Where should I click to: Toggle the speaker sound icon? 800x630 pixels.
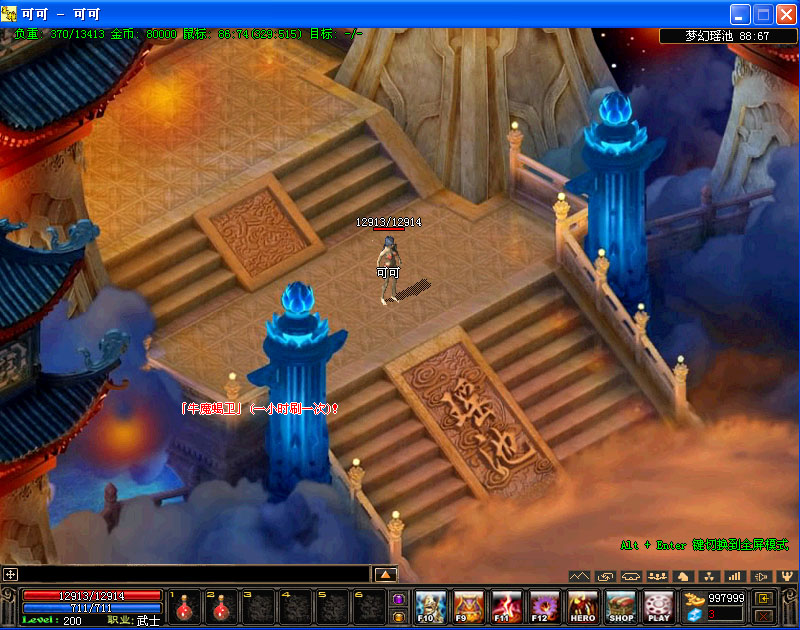761,576
